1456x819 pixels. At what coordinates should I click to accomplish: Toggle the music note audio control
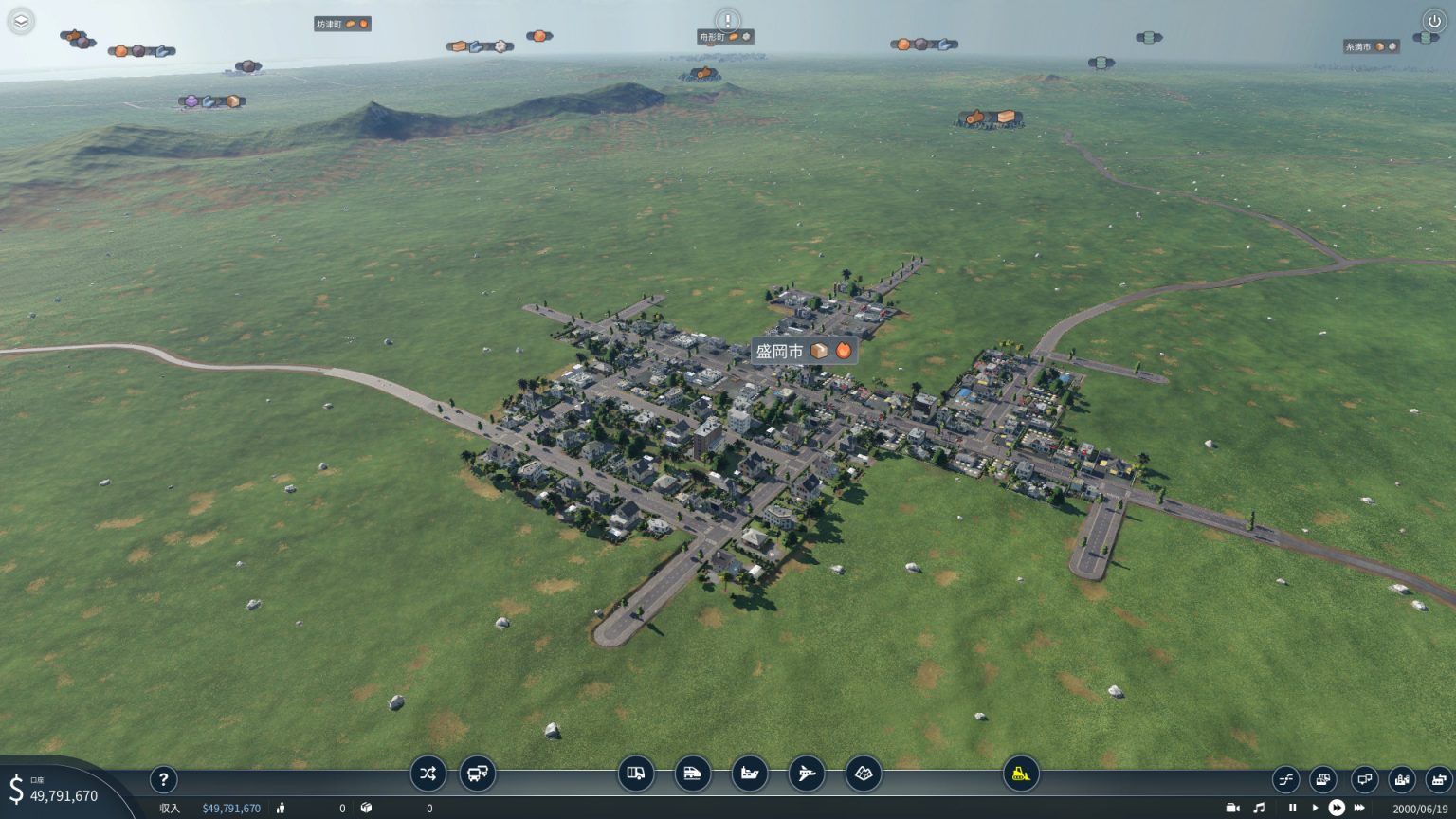(x=1261, y=808)
